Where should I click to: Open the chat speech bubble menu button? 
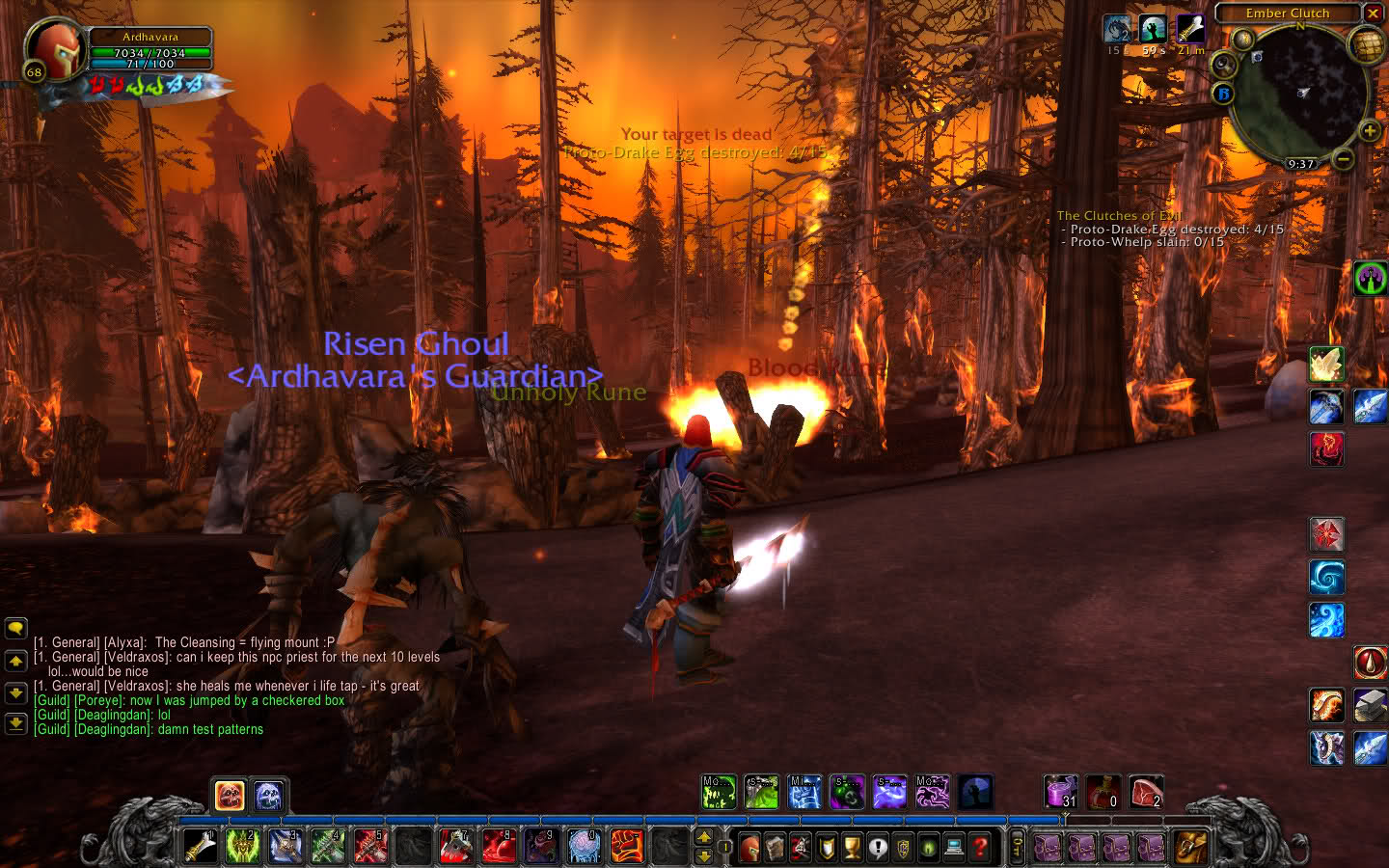[x=15, y=629]
